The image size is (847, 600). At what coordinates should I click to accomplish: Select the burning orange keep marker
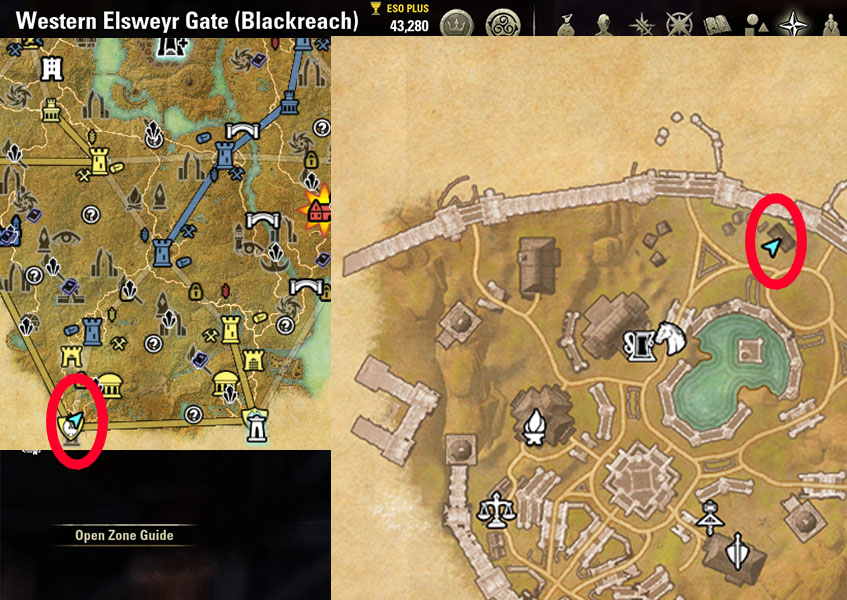click(319, 208)
